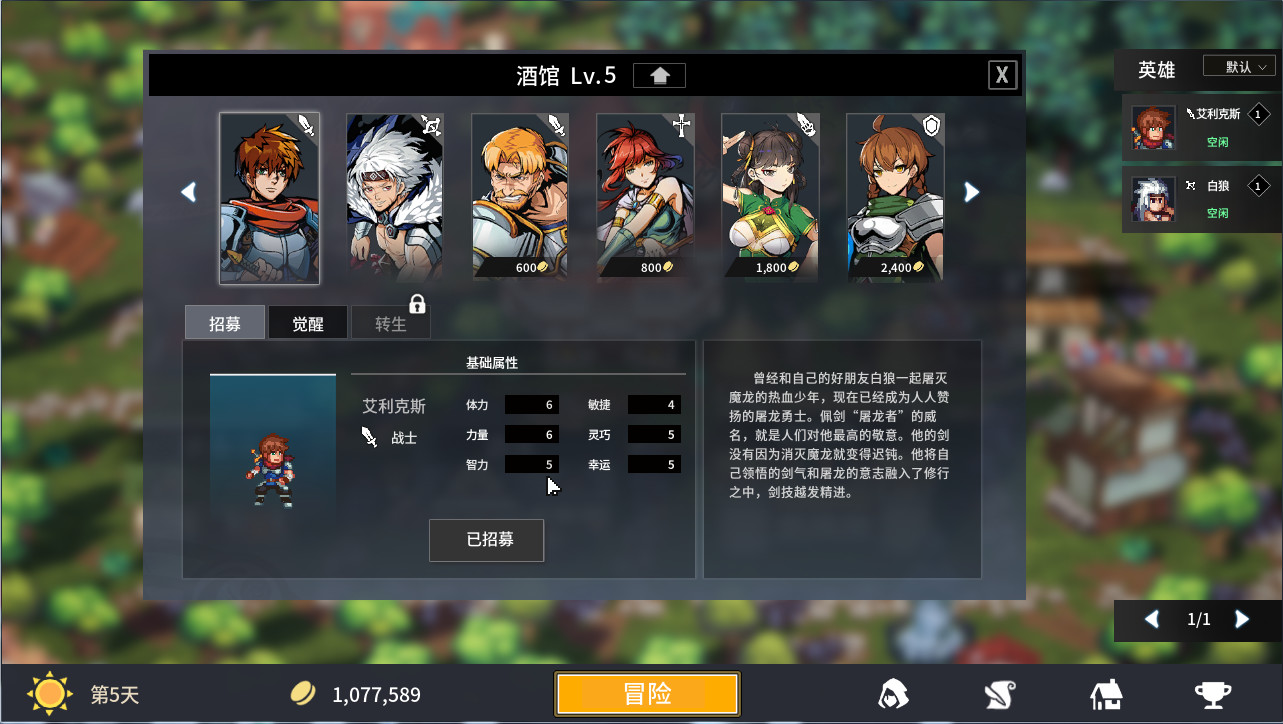Open the trophy achievements icon
1283x724 pixels.
(1211, 693)
